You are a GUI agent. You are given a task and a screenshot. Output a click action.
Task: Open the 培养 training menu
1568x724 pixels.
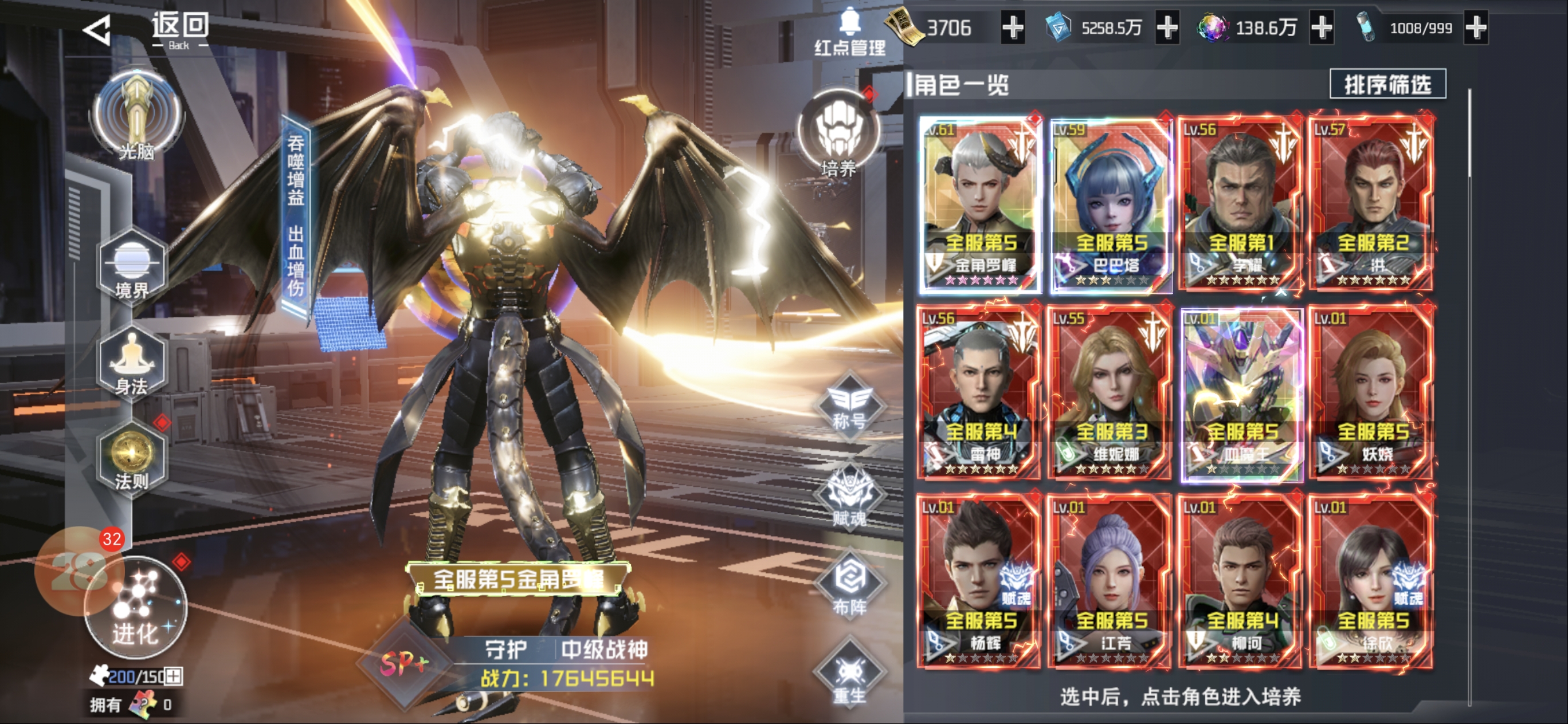pyautogui.click(x=839, y=134)
